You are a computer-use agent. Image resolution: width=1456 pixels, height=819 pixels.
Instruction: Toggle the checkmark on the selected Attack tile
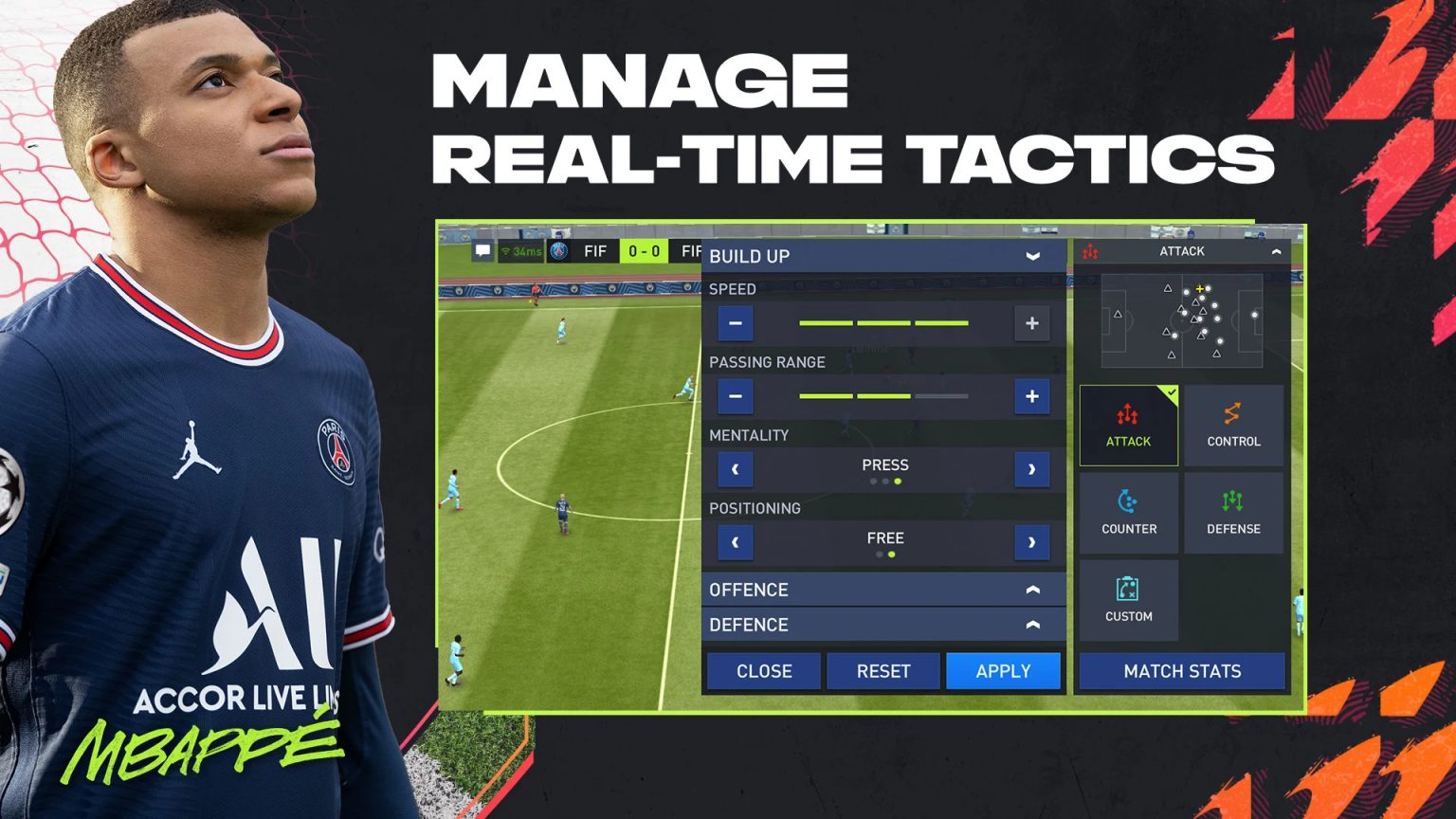coord(1171,391)
